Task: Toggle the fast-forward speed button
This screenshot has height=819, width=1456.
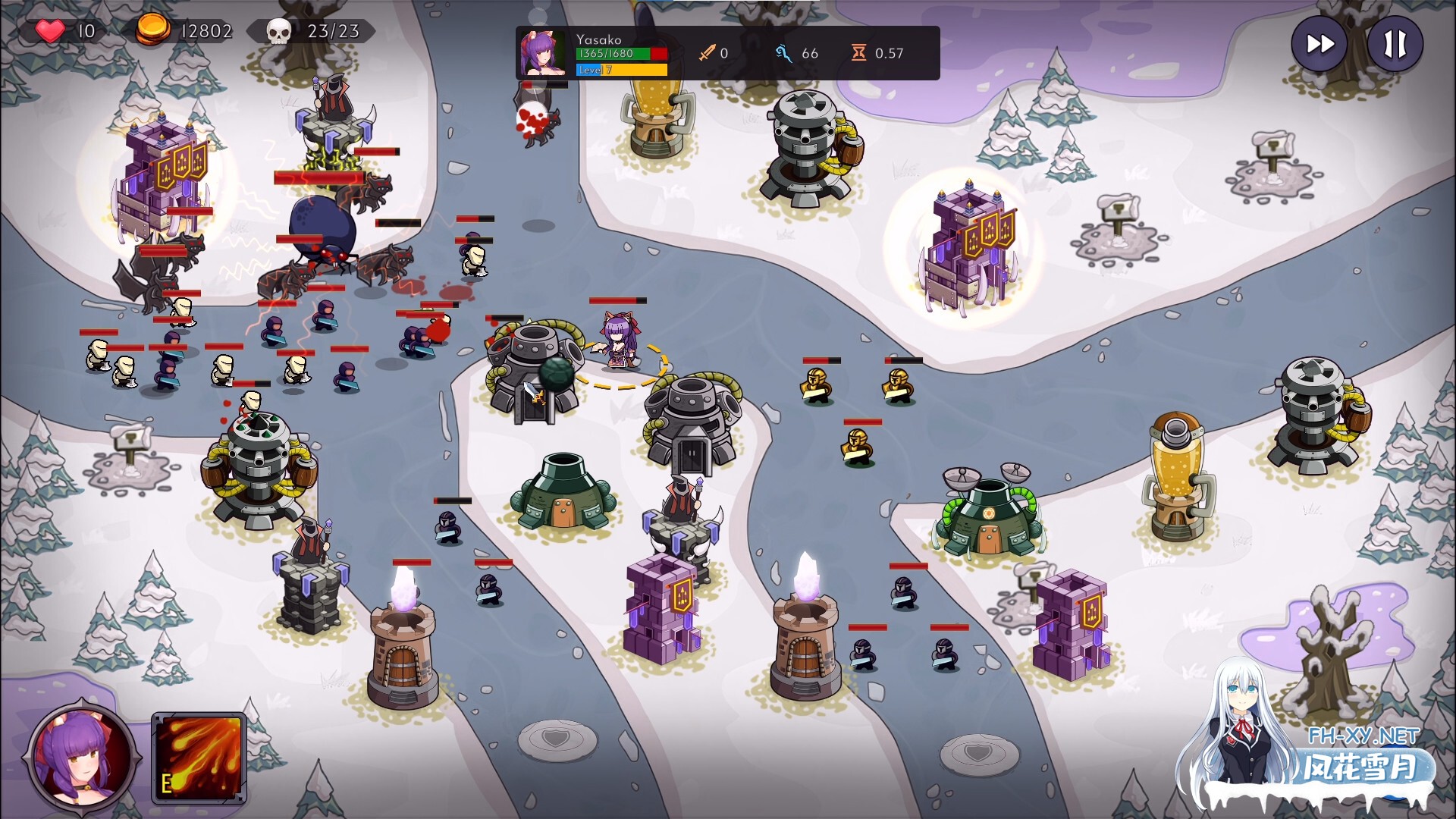Action: tap(1319, 45)
